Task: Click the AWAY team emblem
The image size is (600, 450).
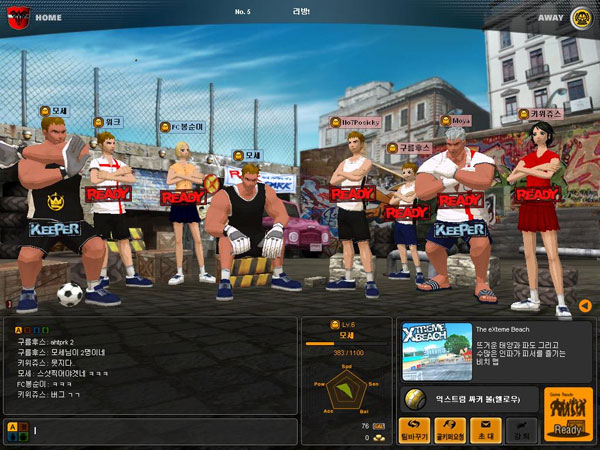Action: pyautogui.click(x=580, y=16)
